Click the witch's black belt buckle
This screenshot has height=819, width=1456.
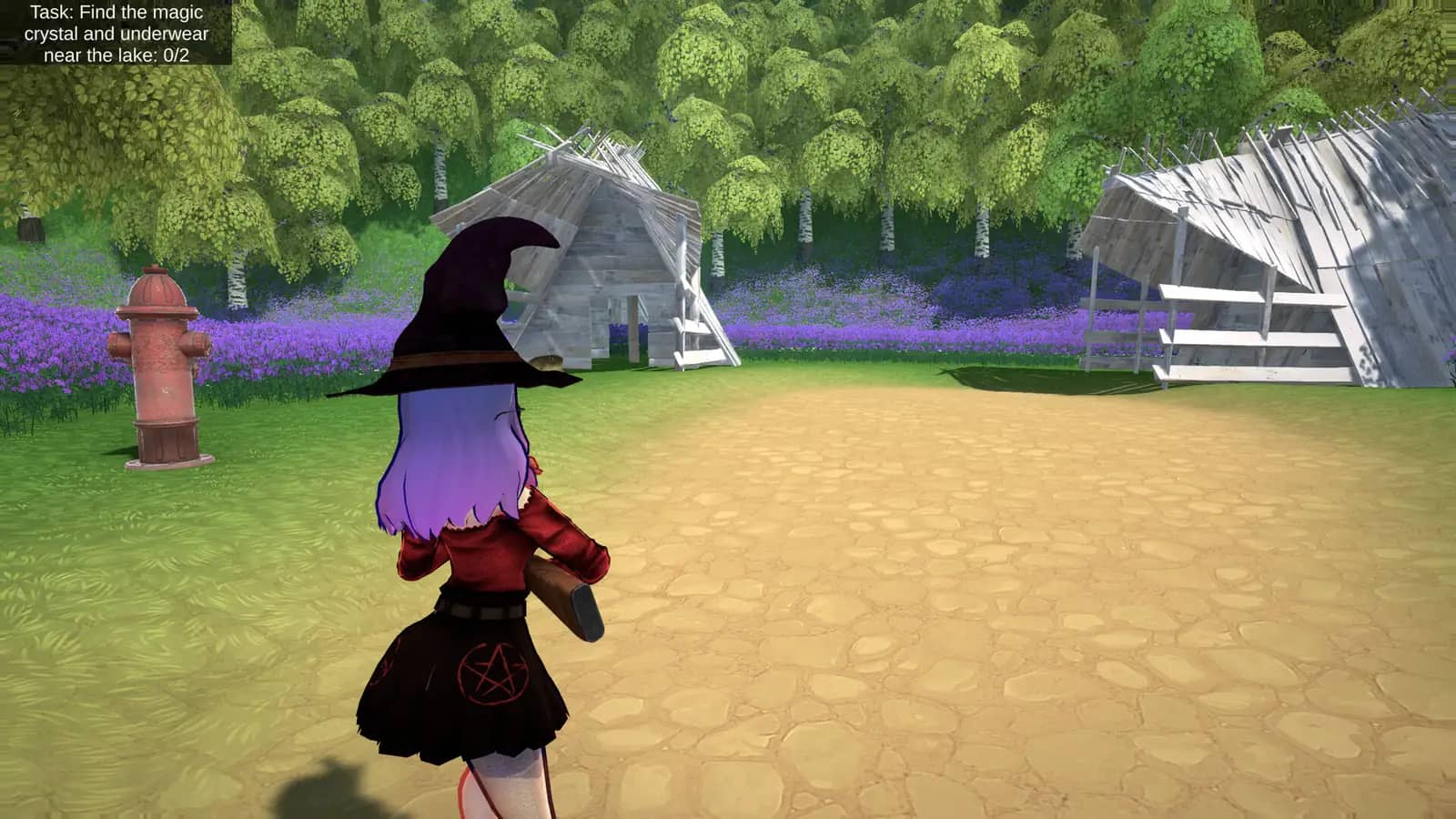[x=485, y=608]
